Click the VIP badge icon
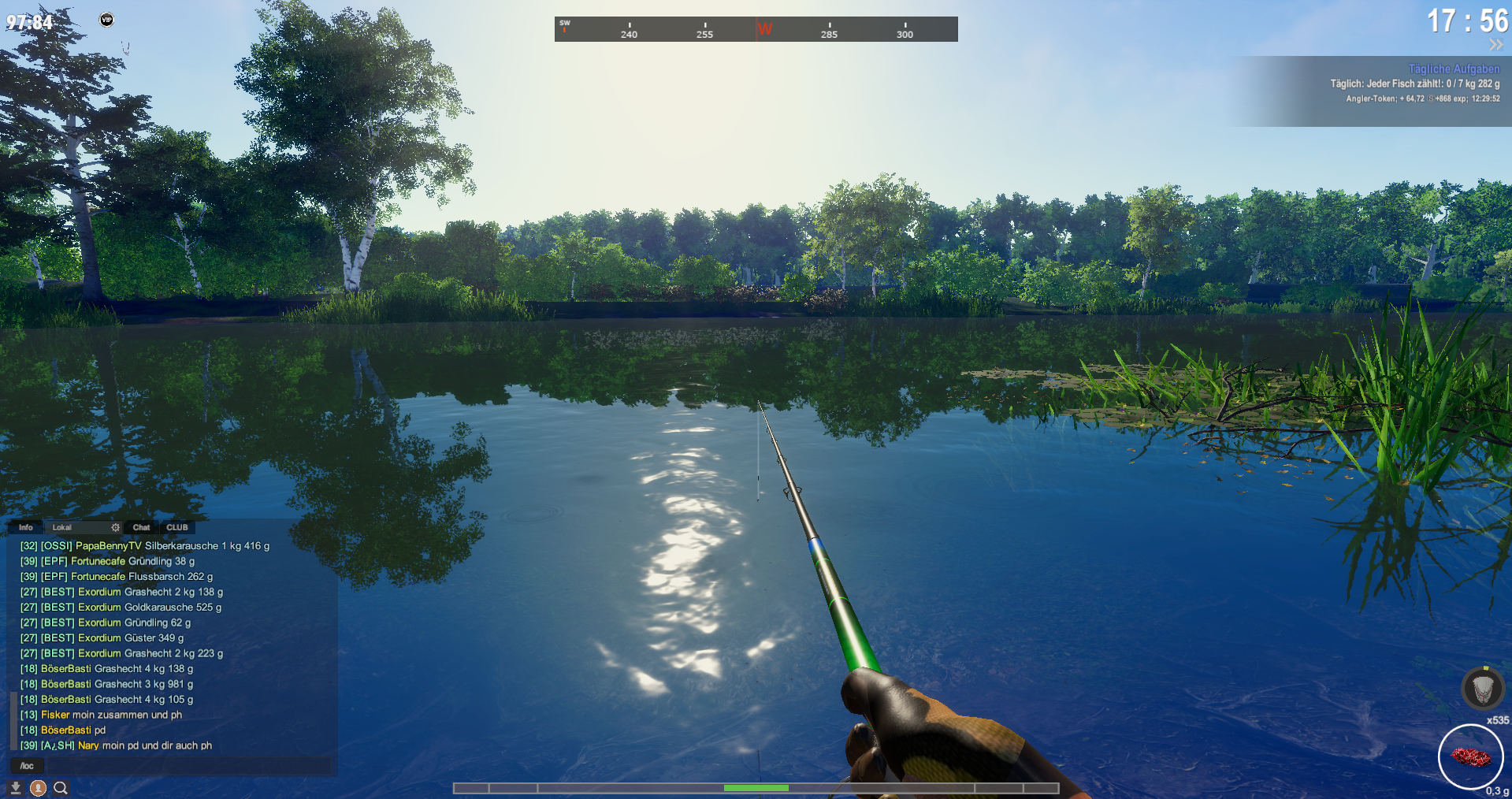Image resolution: width=1512 pixels, height=799 pixels. click(x=106, y=20)
